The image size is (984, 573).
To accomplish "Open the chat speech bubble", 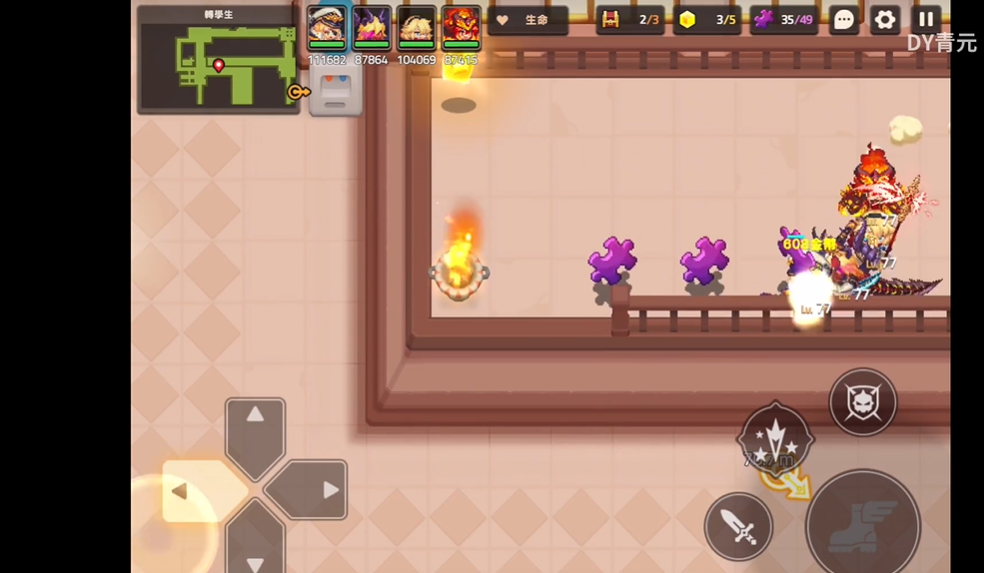I will tap(844, 20).
